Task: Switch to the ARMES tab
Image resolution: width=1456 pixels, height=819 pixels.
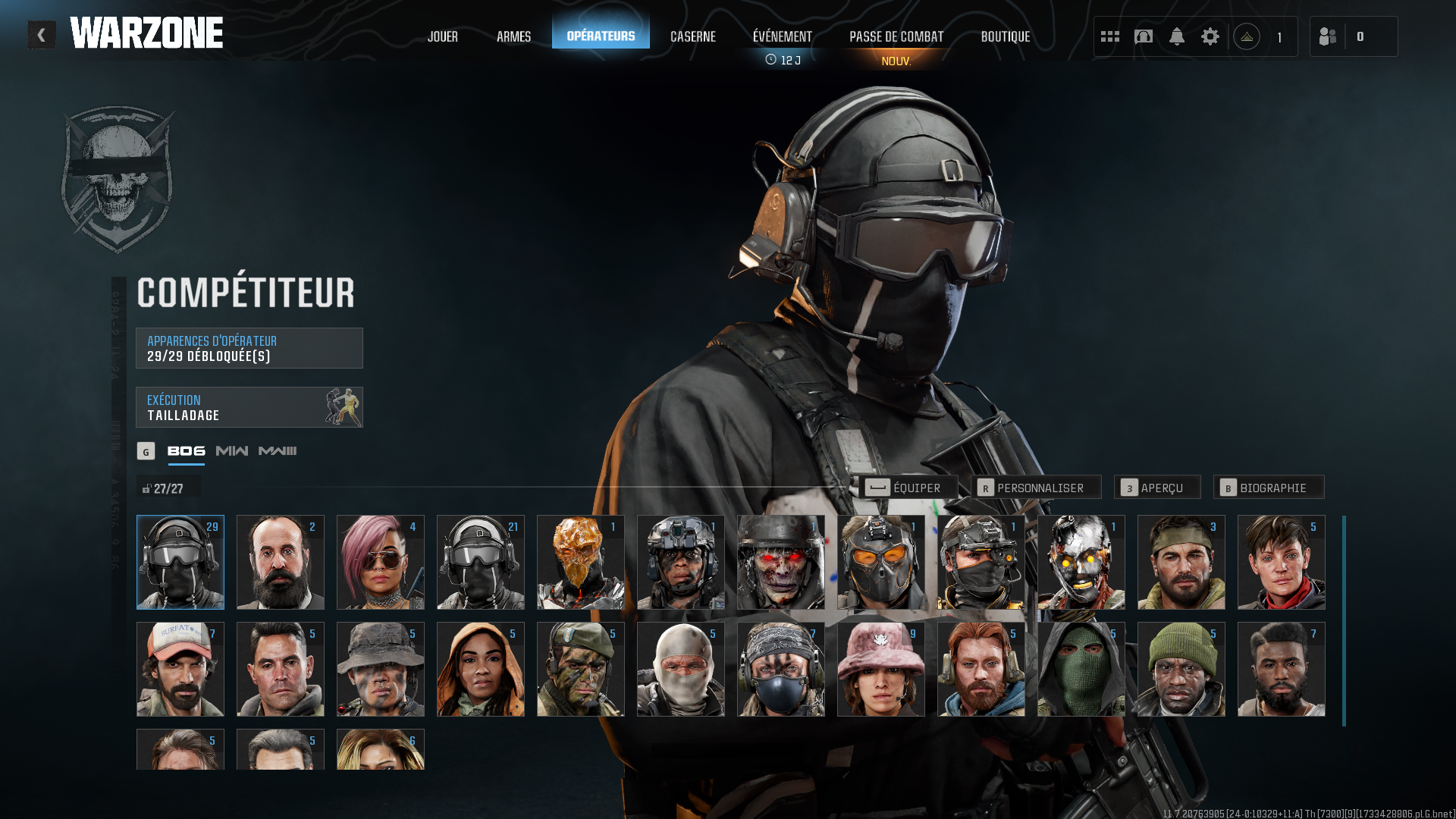Action: 513,36
